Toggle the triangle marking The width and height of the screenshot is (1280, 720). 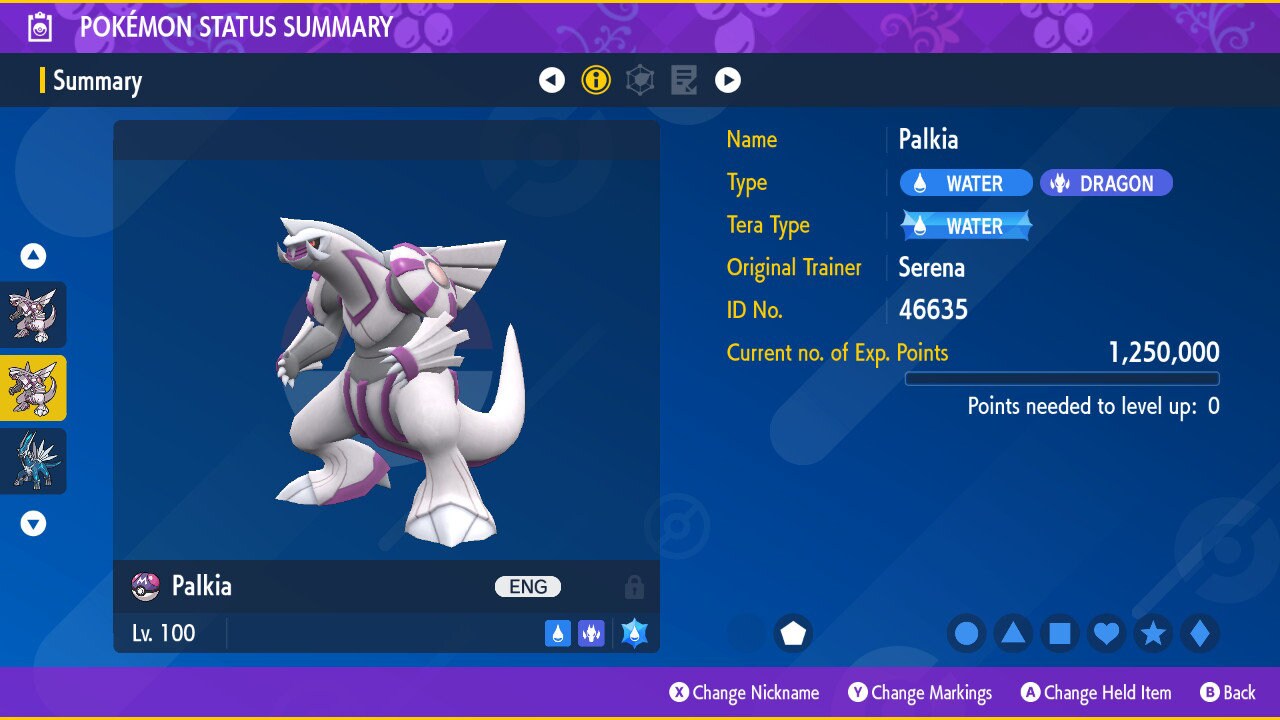tap(1013, 634)
